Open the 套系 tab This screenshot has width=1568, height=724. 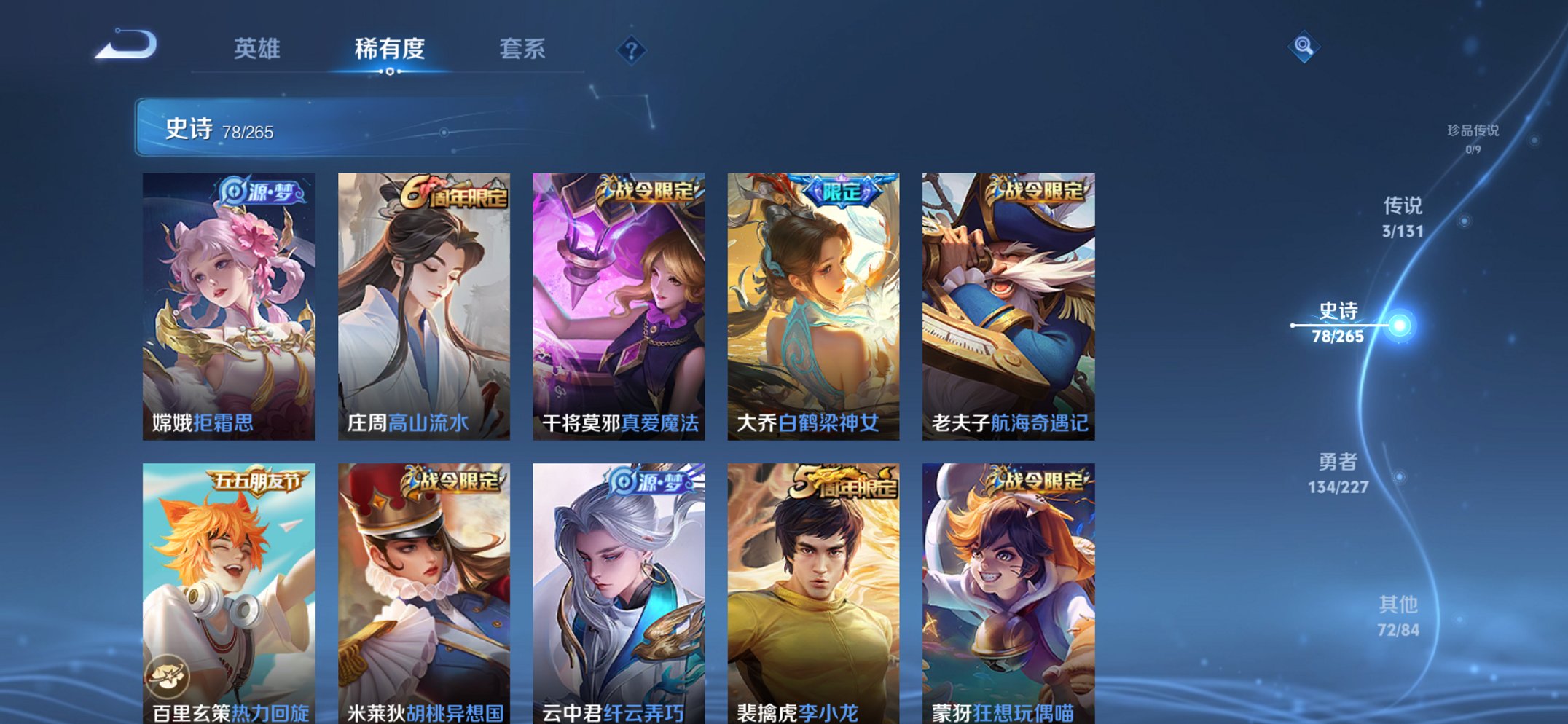(522, 50)
